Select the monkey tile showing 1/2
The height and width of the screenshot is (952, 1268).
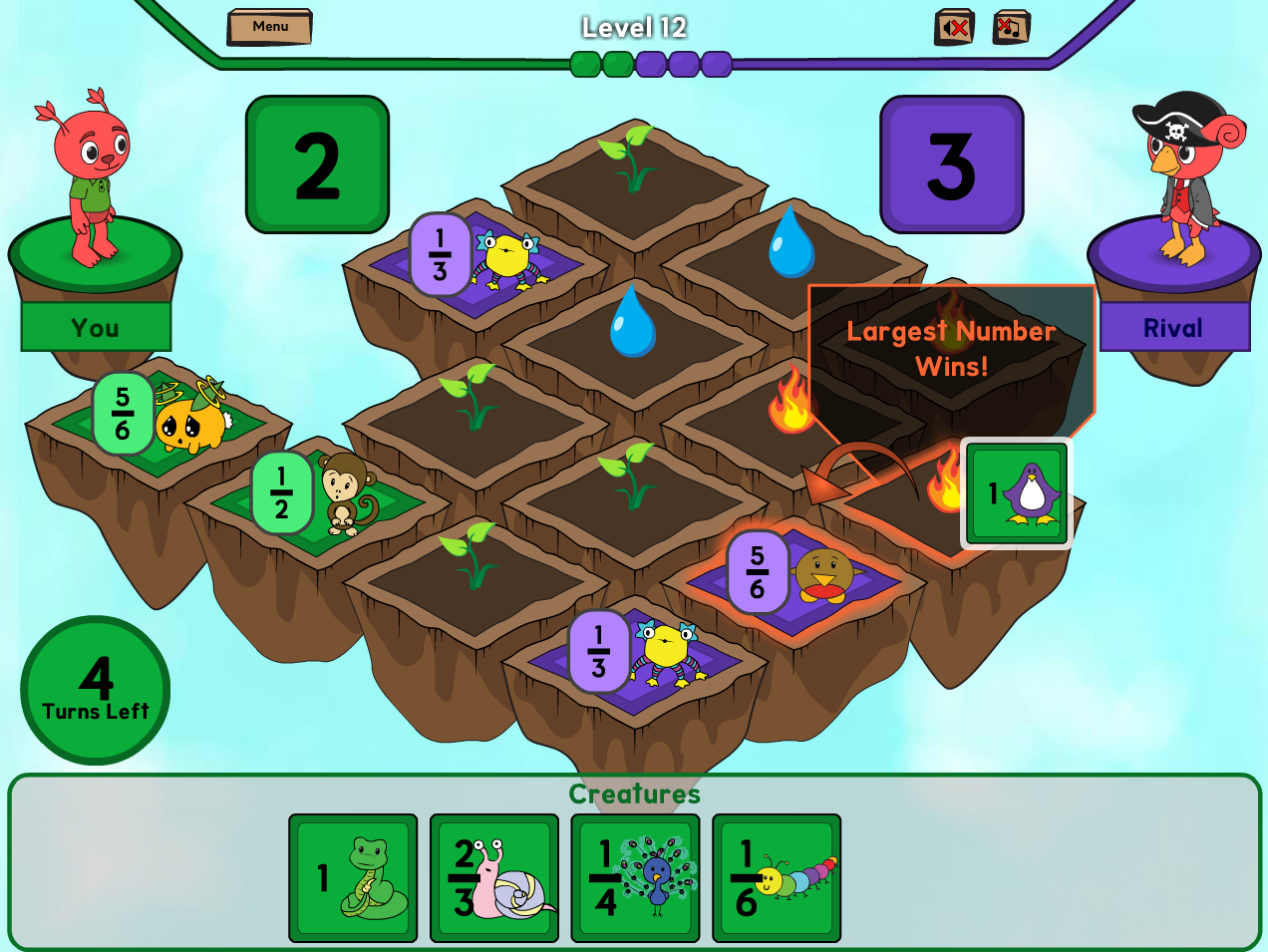321,493
